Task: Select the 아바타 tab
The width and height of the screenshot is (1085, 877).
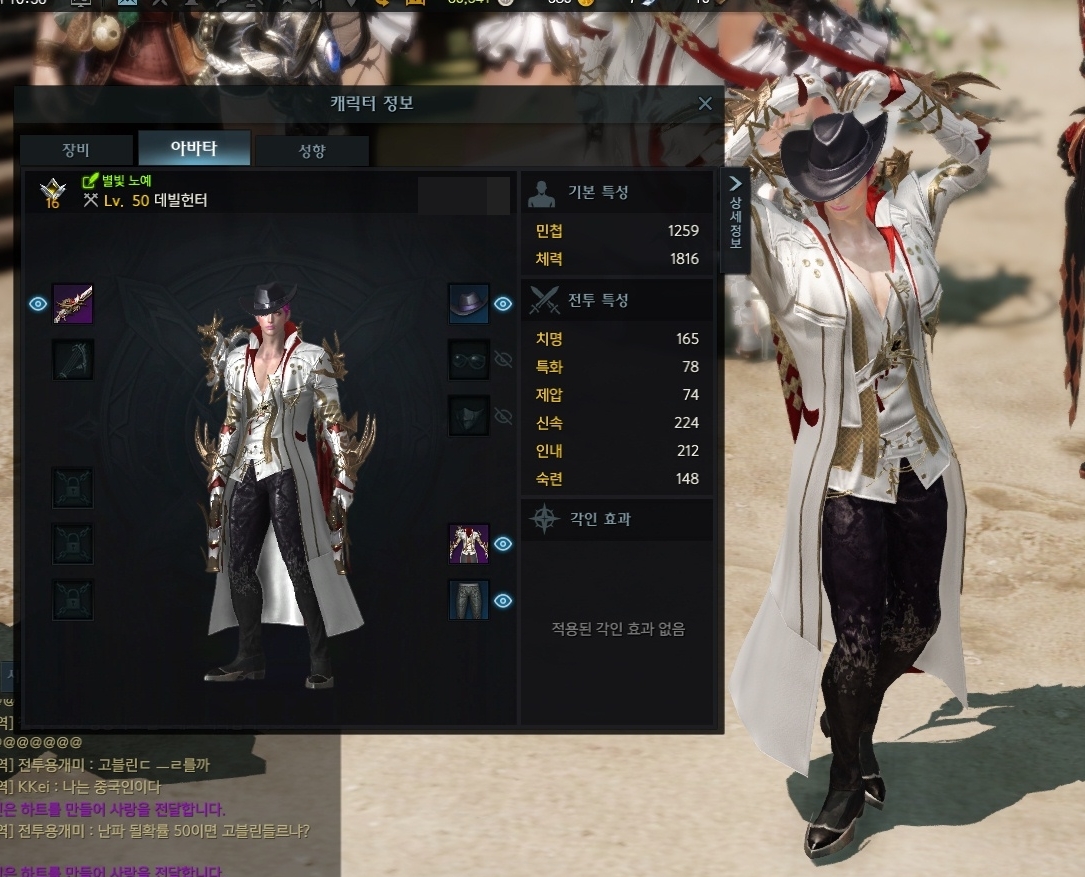Action: [x=194, y=149]
